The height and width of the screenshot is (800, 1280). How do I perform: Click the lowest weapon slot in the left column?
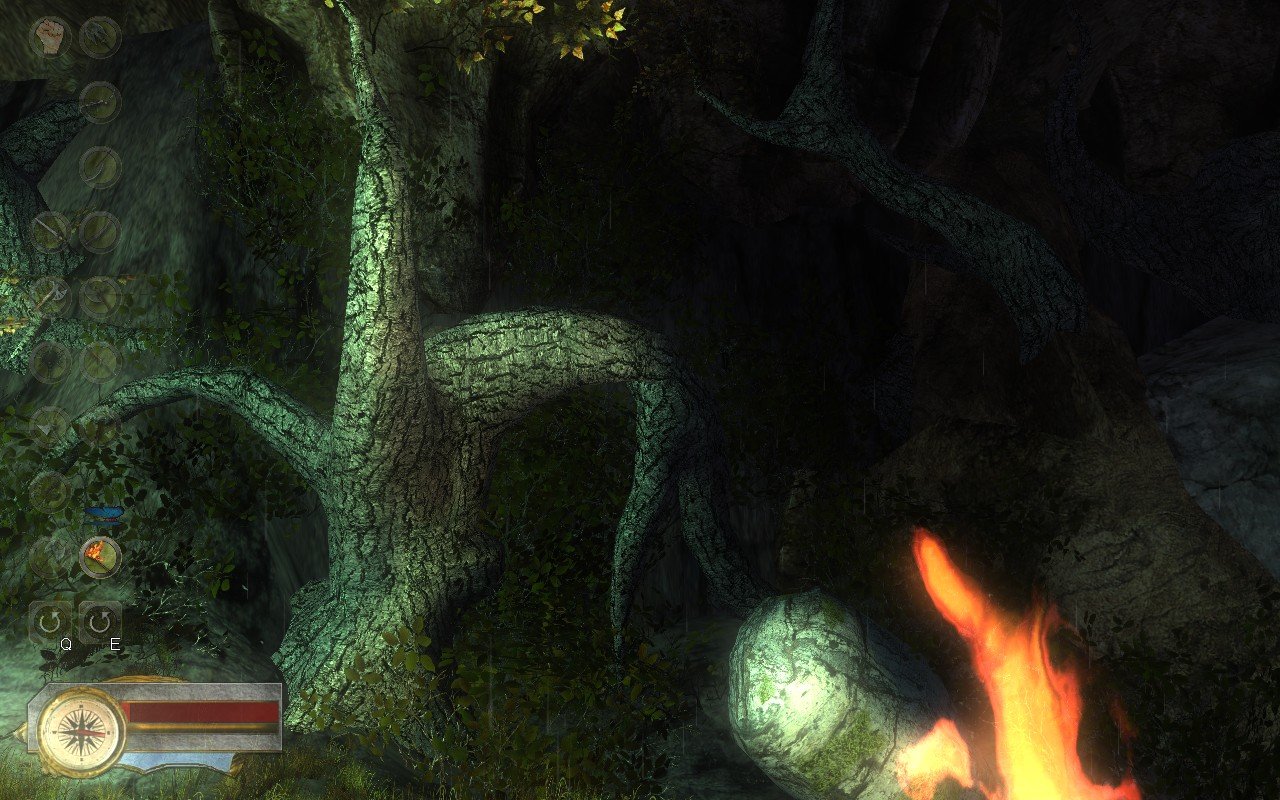pos(49,492)
